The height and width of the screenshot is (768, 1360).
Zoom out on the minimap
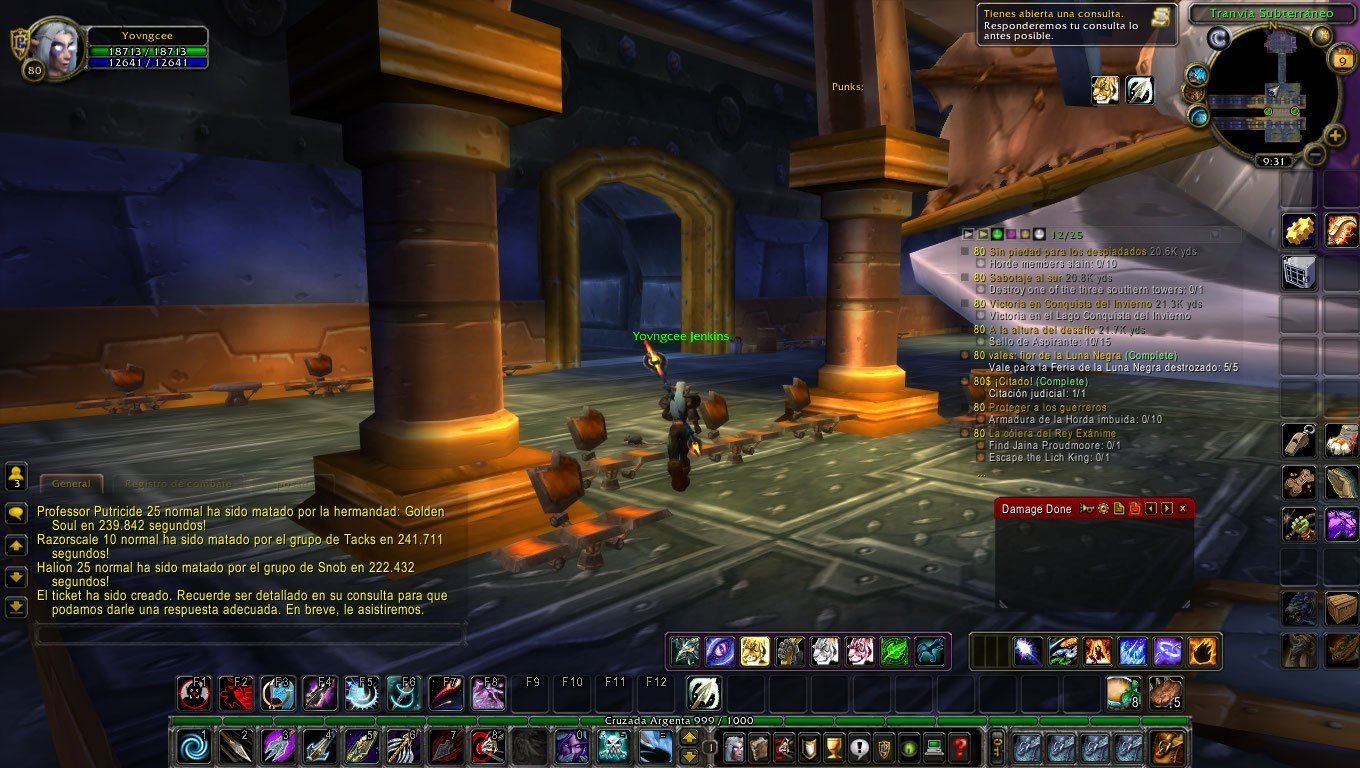(x=1315, y=156)
